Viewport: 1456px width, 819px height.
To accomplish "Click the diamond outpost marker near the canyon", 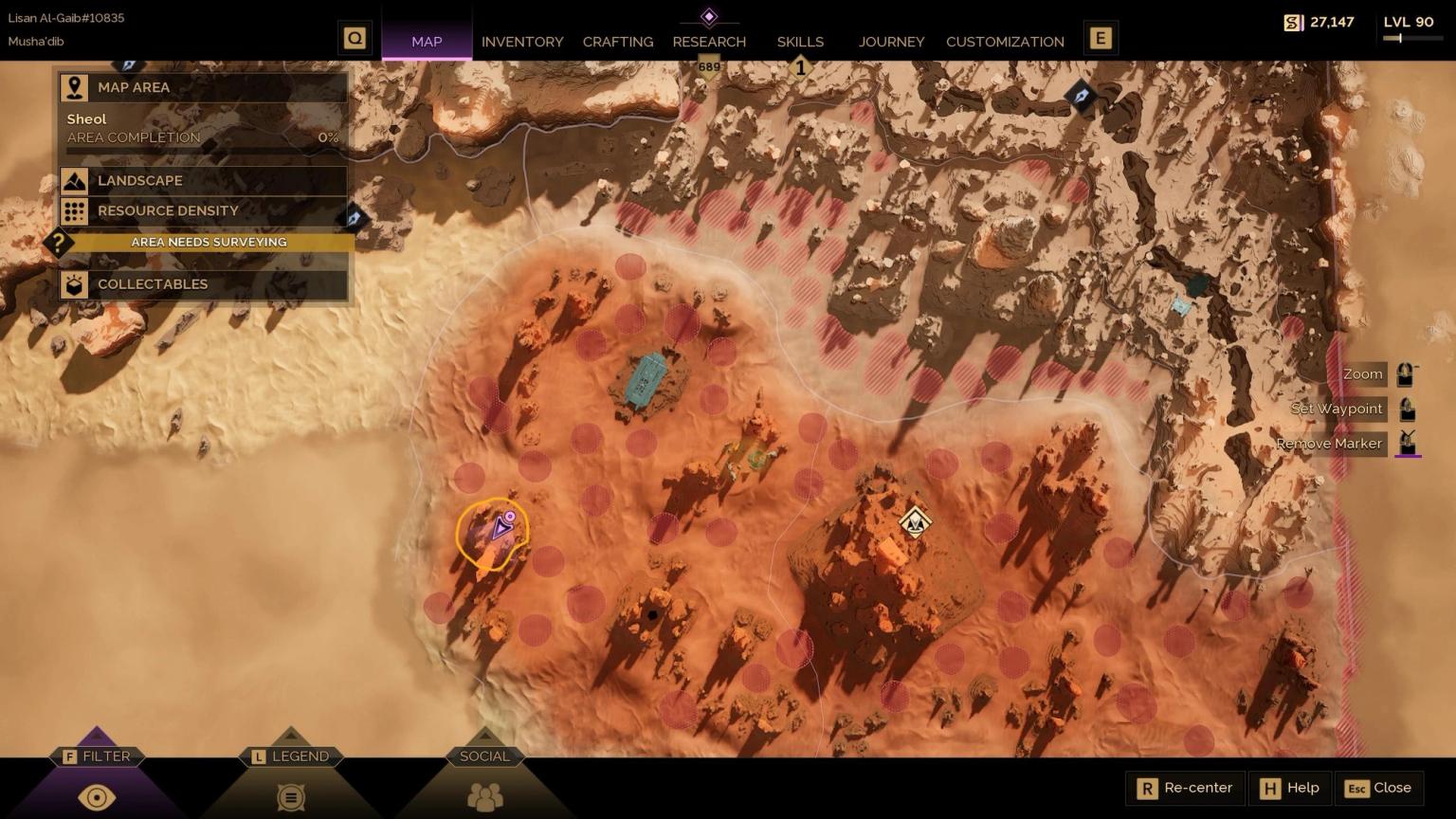I will click(913, 520).
